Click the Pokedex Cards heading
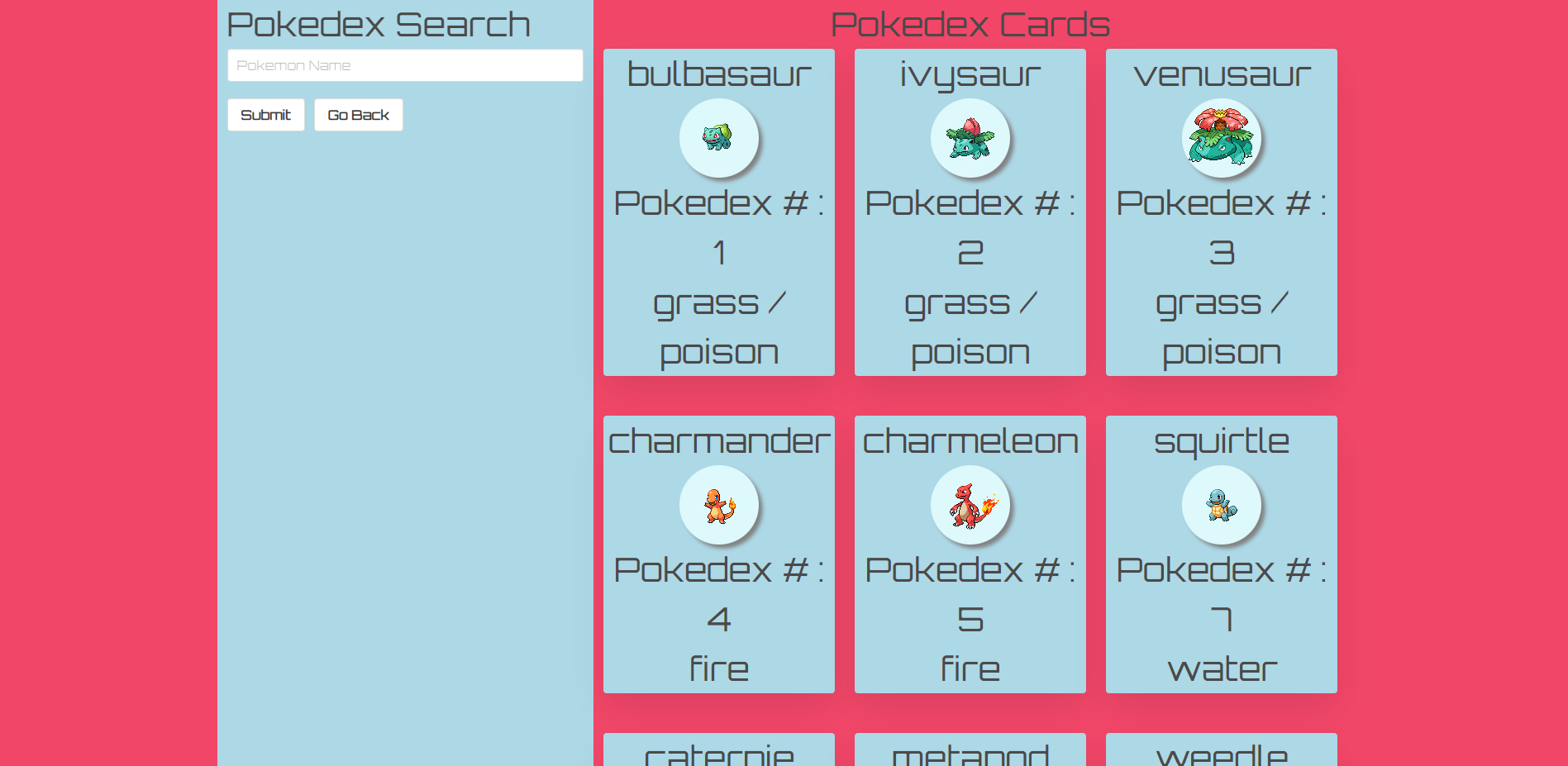This screenshot has height=766, width=1568. 970,25
